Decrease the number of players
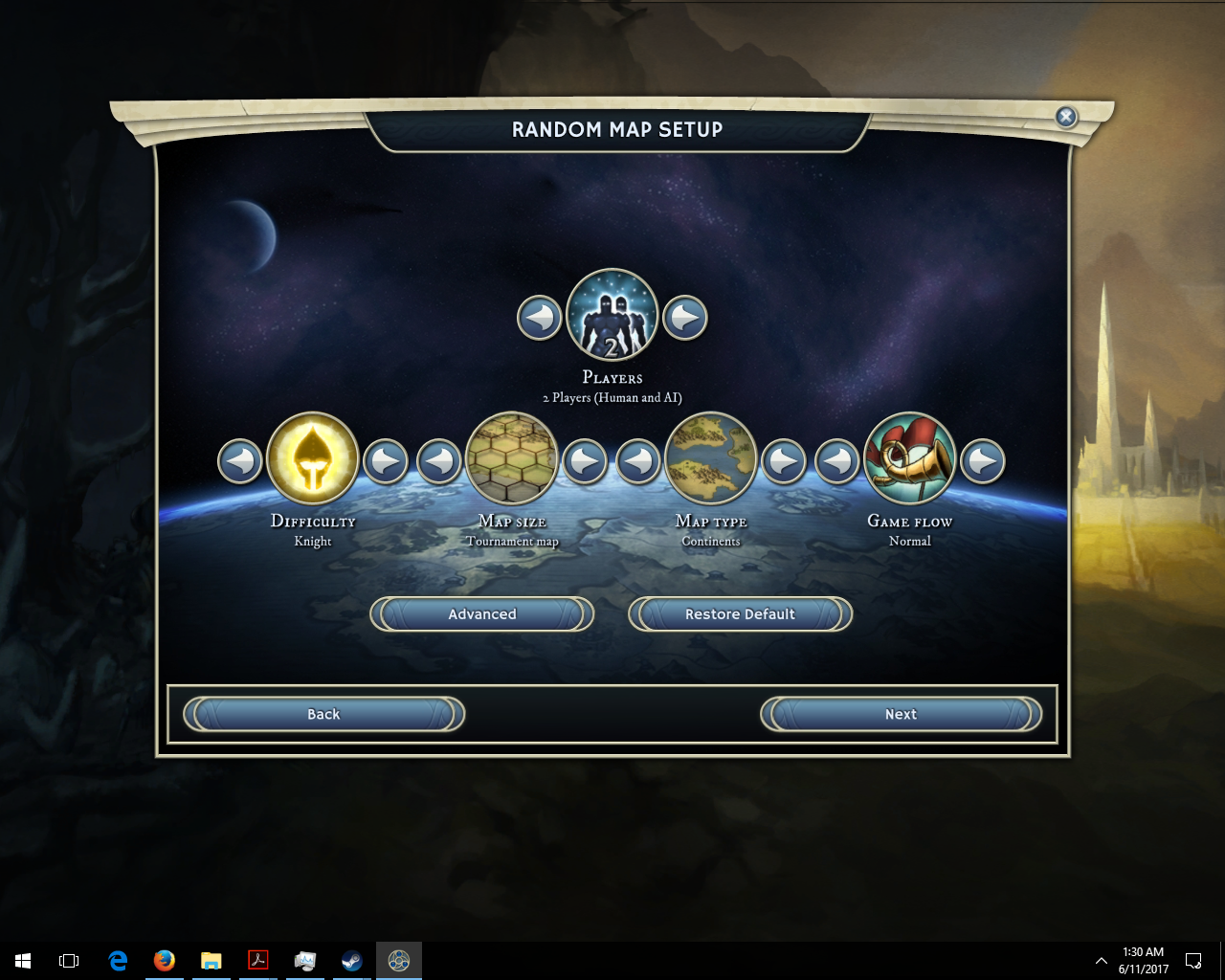The width and height of the screenshot is (1225, 980). (x=540, y=318)
